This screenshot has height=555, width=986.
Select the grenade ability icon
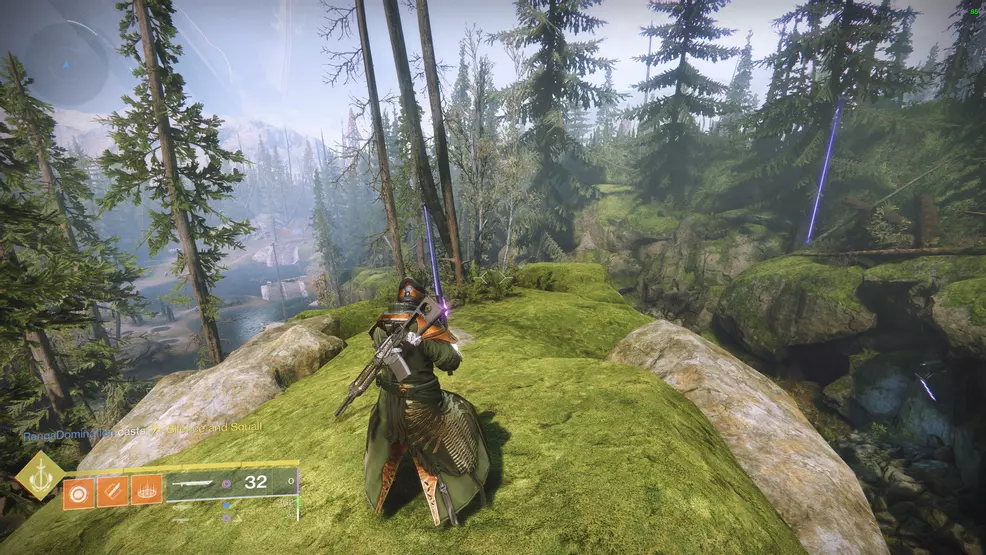pos(79,491)
